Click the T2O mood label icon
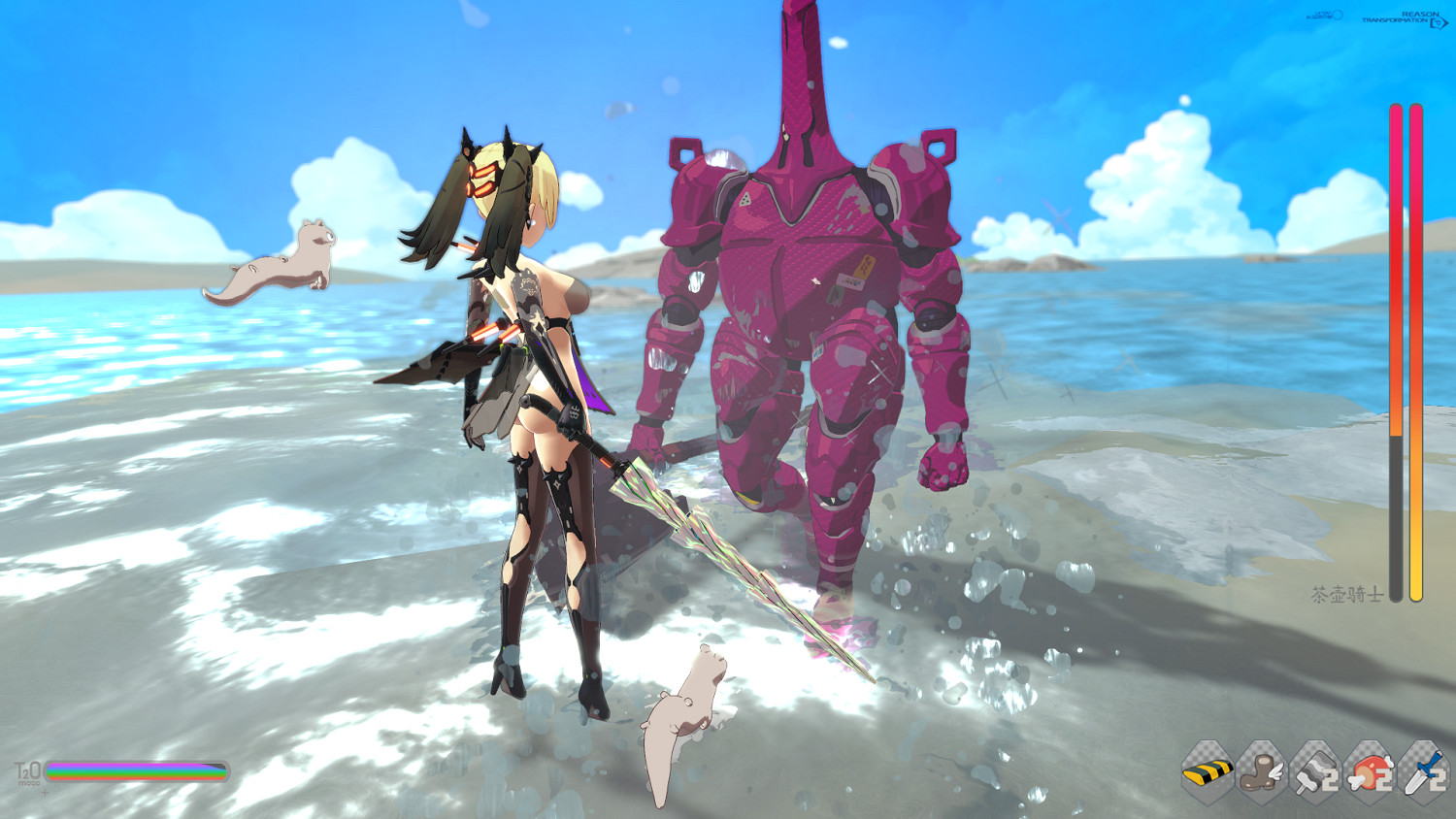 click(27, 770)
